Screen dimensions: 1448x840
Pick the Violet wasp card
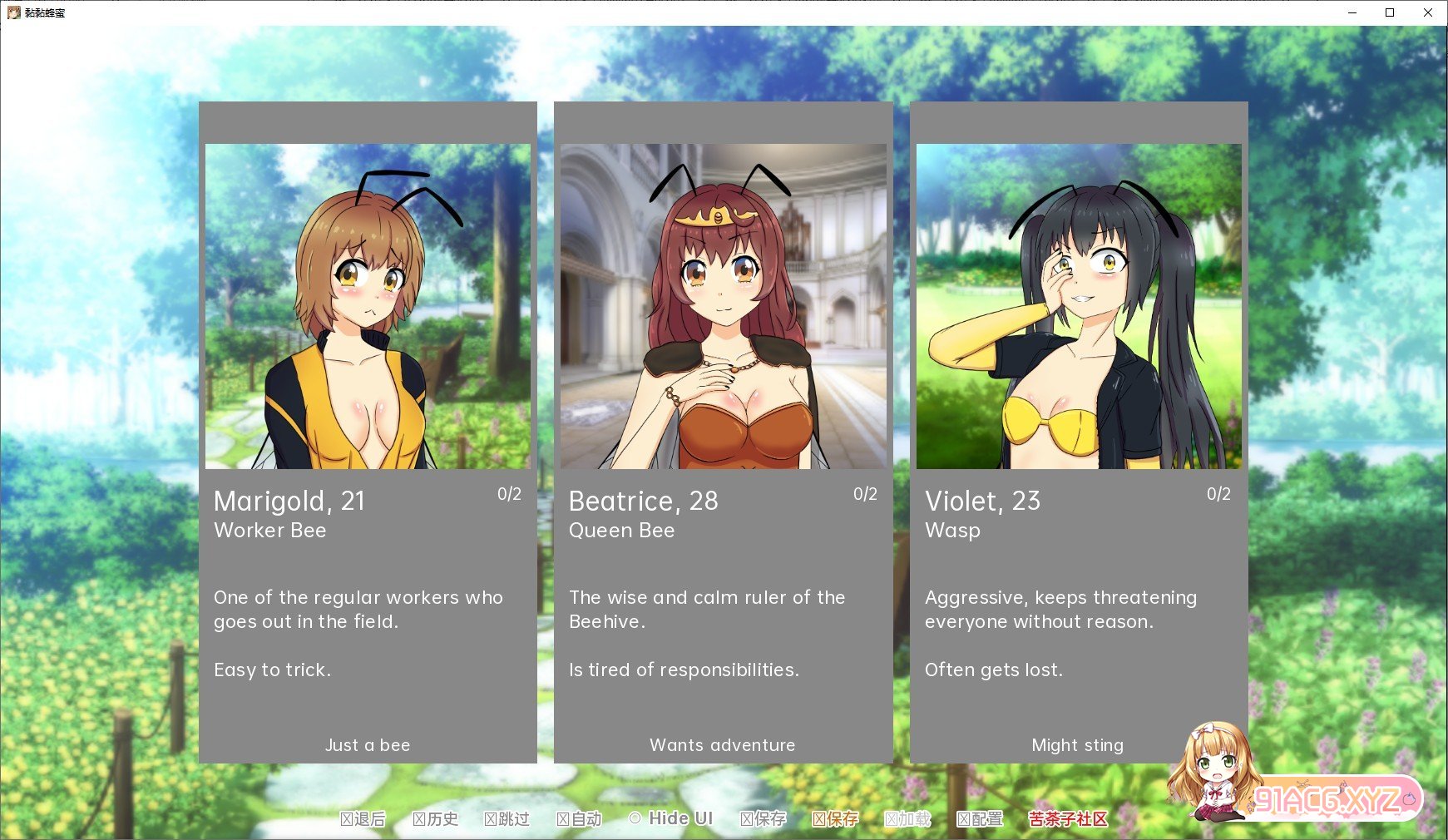click(x=1078, y=432)
